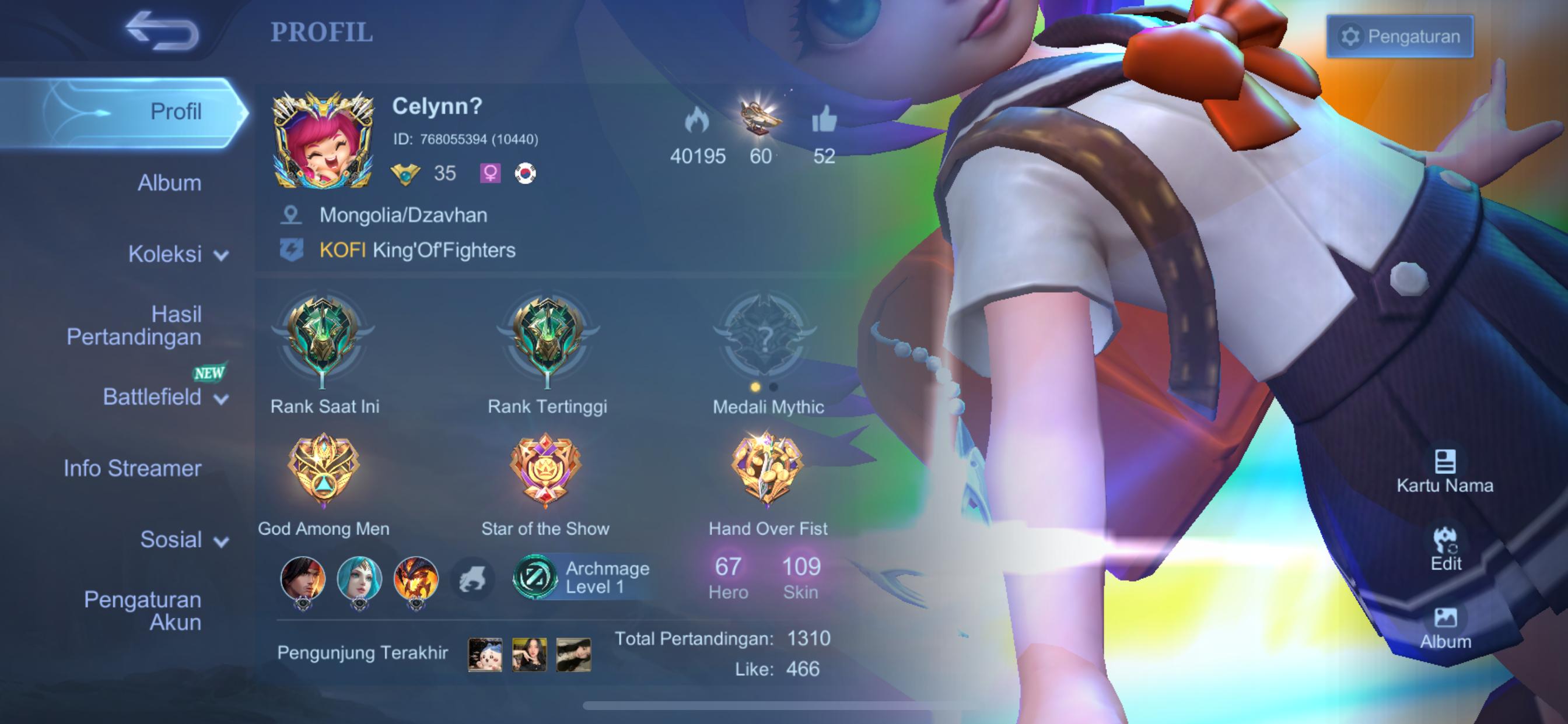
Task: Switch to the Album sidebar tab
Action: coord(169,183)
